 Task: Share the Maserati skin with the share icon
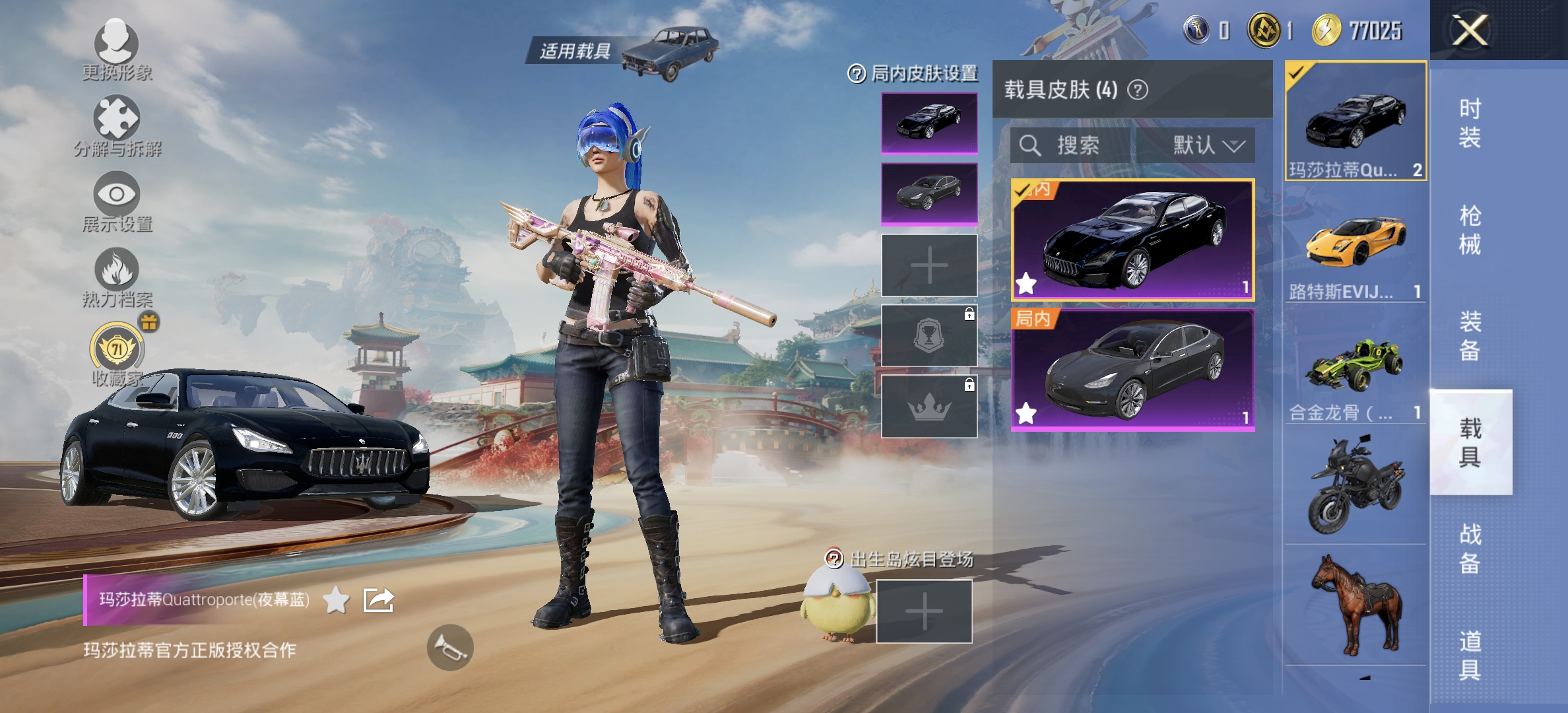point(379,600)
